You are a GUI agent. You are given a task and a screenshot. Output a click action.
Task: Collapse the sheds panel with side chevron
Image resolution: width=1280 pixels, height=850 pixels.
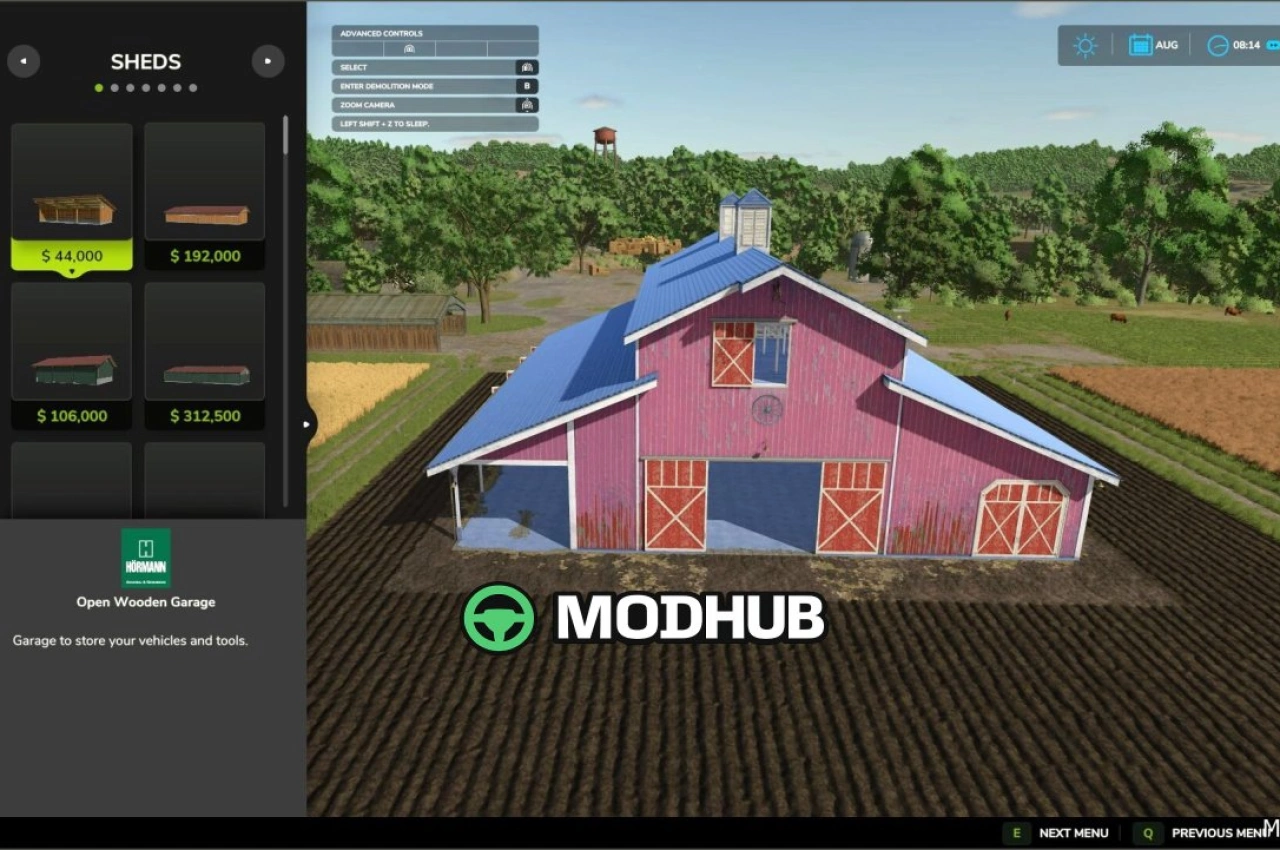pyautogui.click(x=306, y=424)
